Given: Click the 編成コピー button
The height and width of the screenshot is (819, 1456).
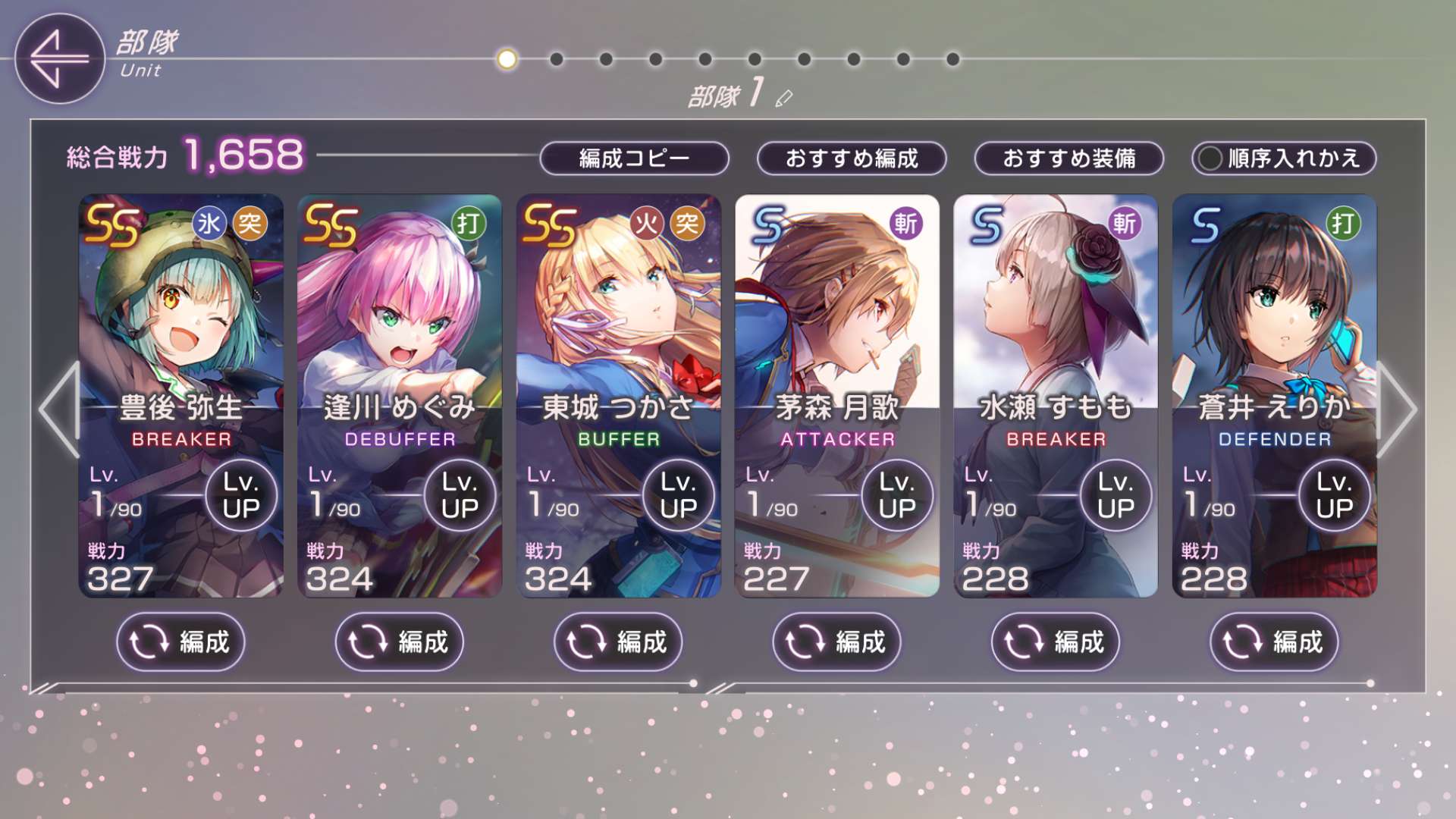Looking at the screenshot, I should point(634,158).
